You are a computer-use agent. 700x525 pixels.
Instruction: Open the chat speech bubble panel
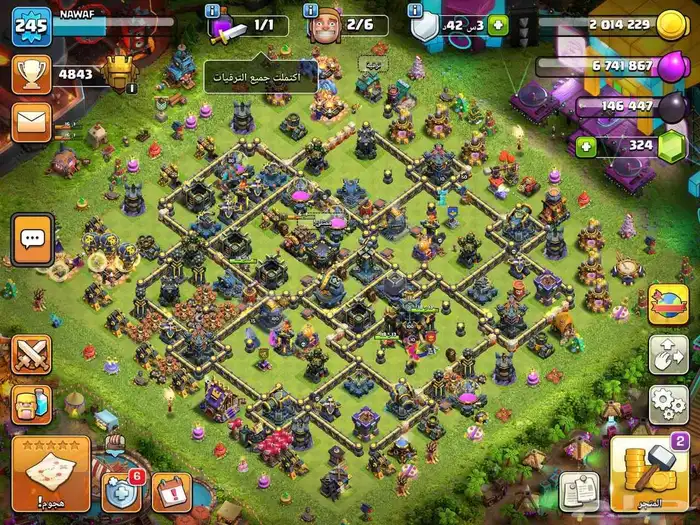pos(33,239)
